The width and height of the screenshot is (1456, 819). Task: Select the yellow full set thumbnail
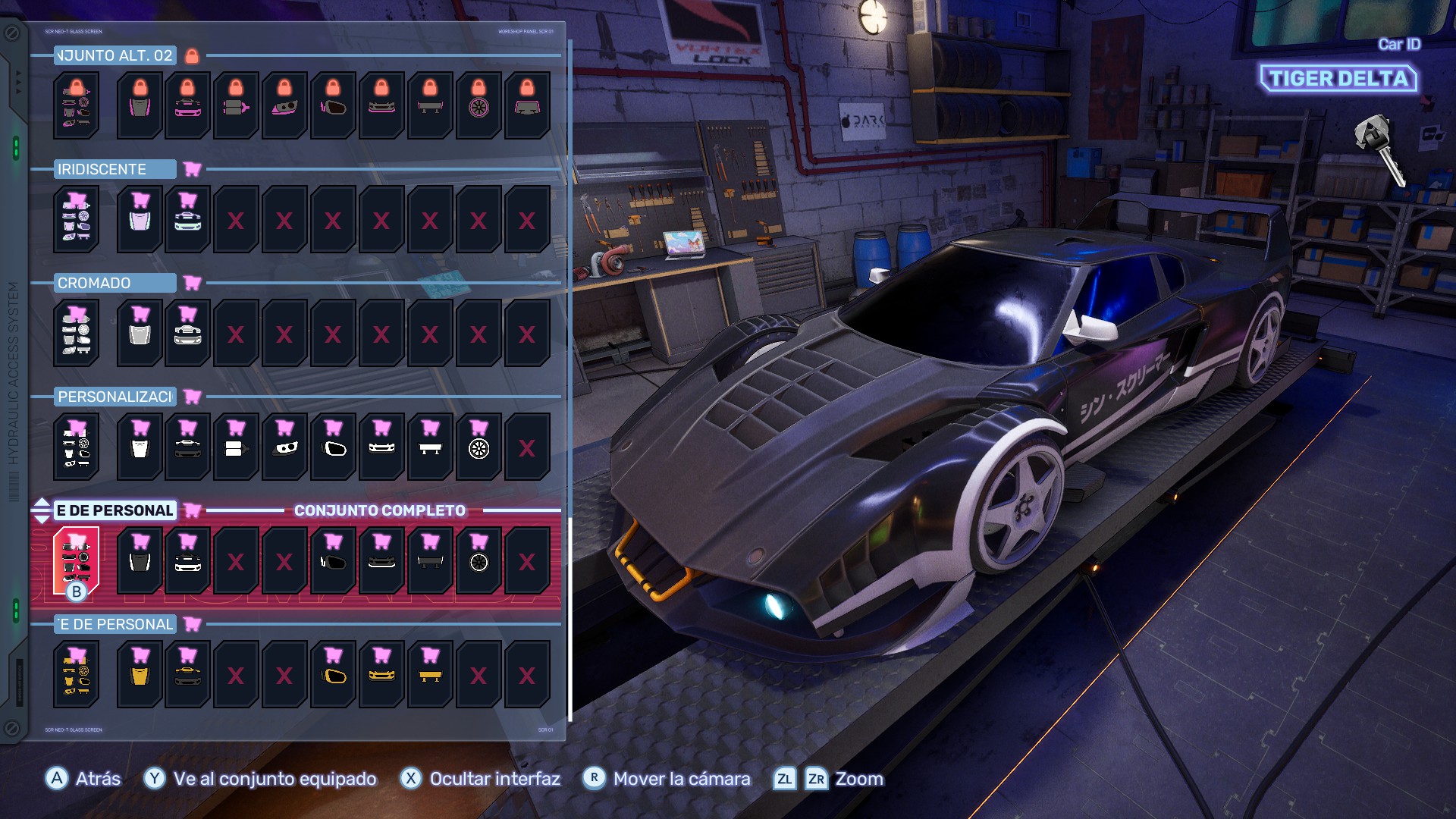coord(77,674)
